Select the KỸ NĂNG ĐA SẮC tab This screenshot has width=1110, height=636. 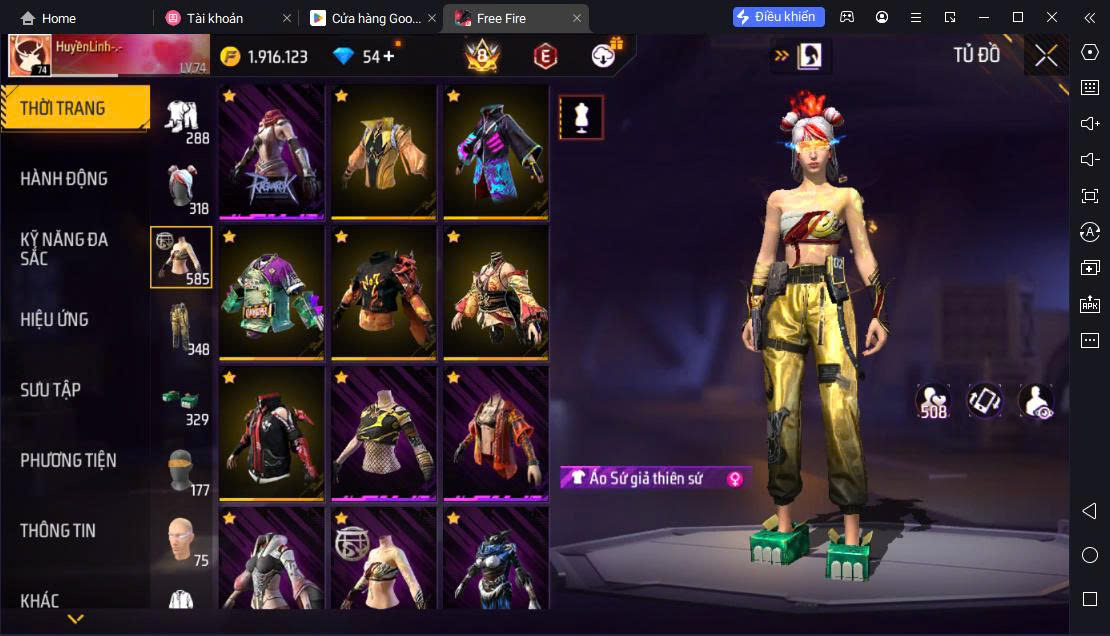point(64,249)
